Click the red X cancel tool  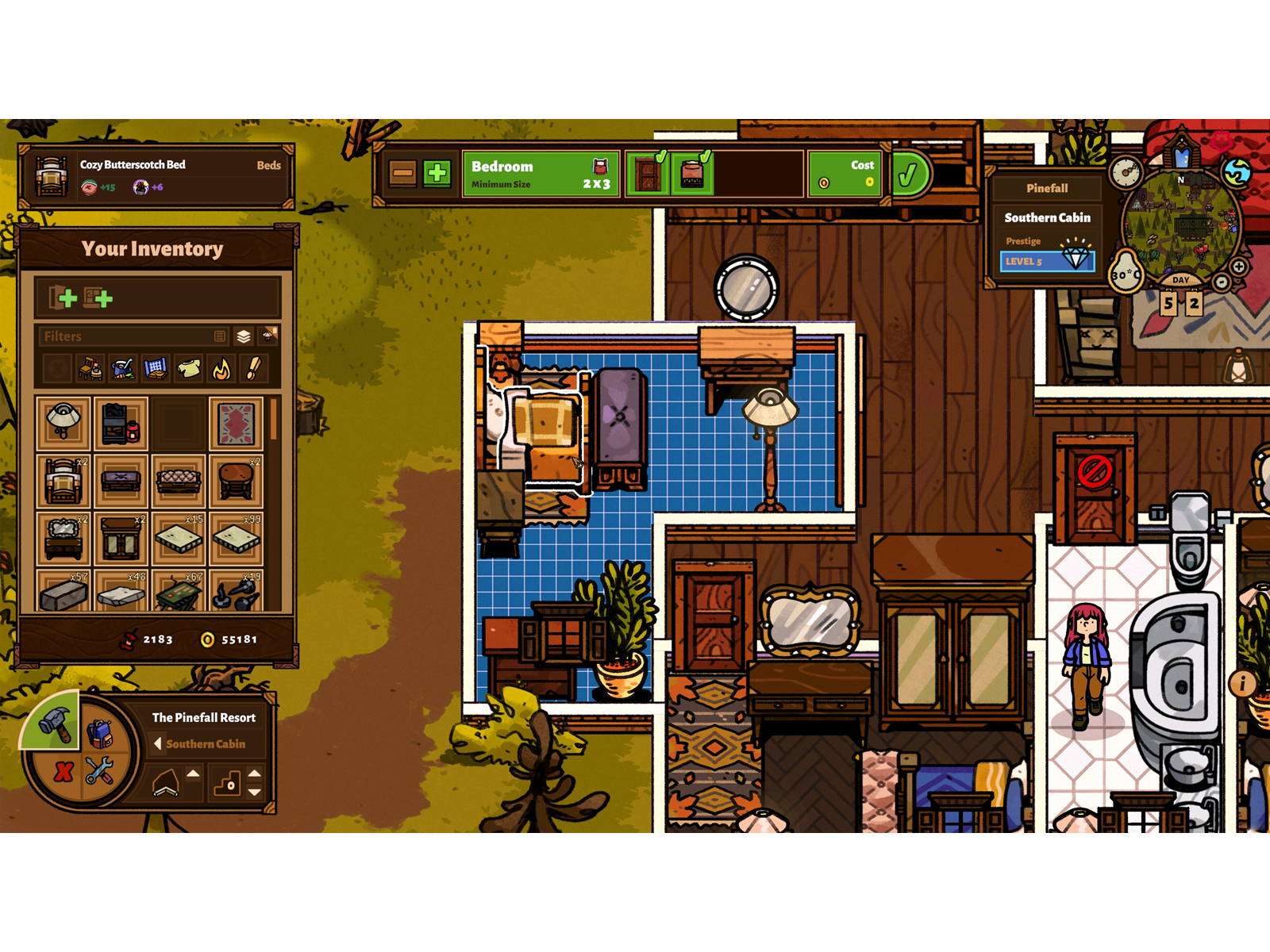tap(63, 773)
